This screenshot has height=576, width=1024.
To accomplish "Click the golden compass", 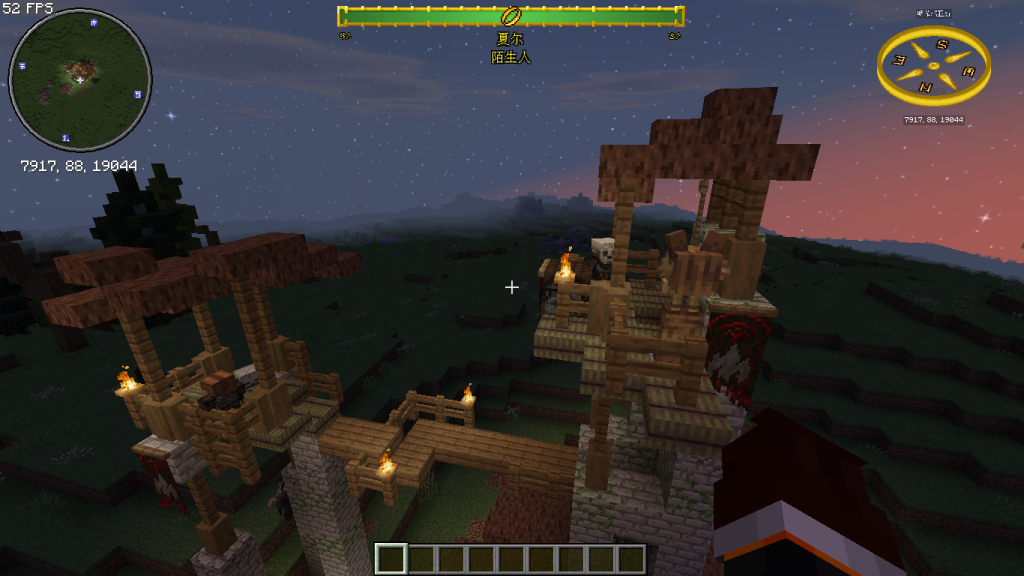I will (x=933, y=65).
